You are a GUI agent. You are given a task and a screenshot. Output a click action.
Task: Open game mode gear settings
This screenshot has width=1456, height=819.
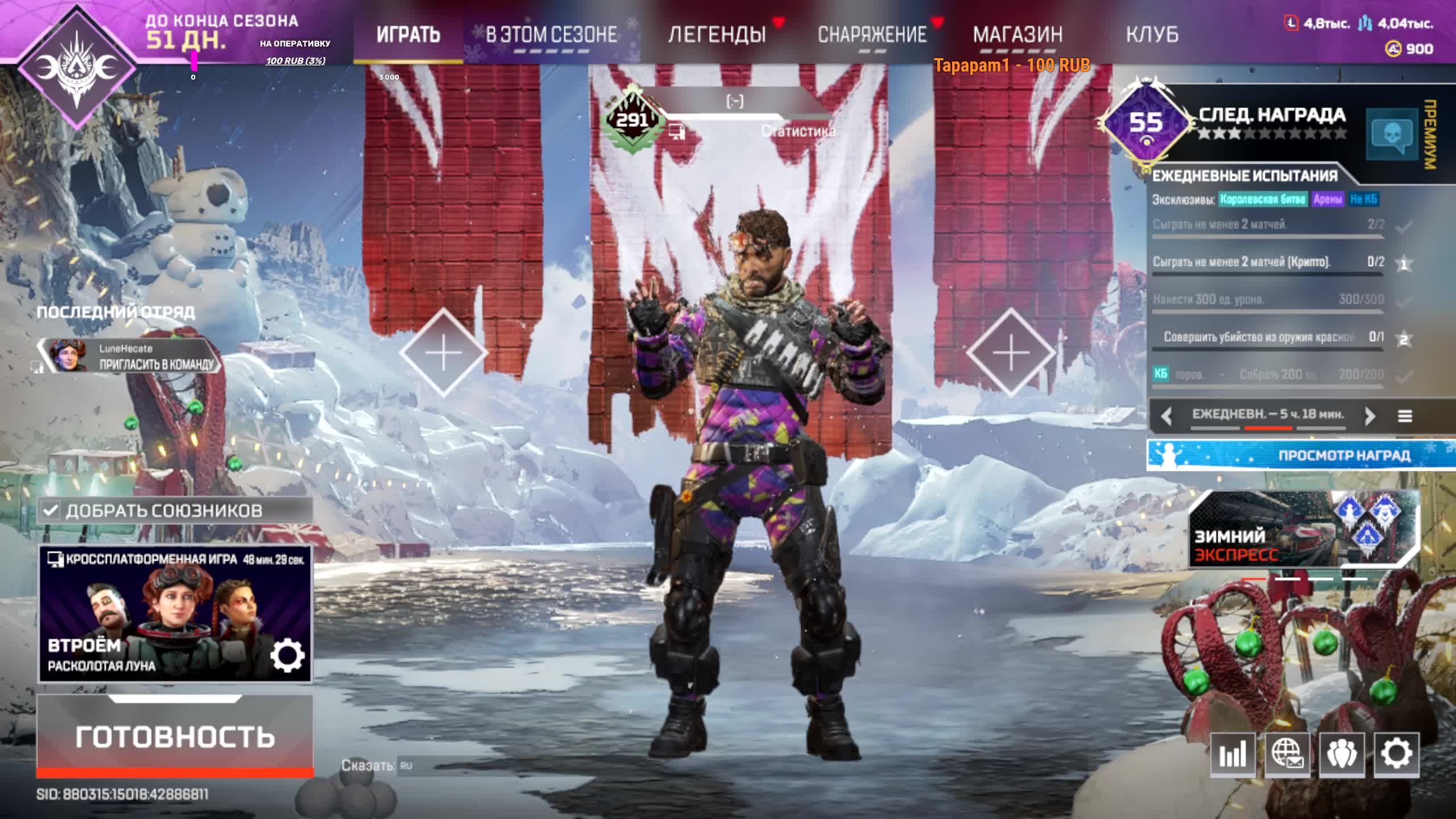[287, 655]
